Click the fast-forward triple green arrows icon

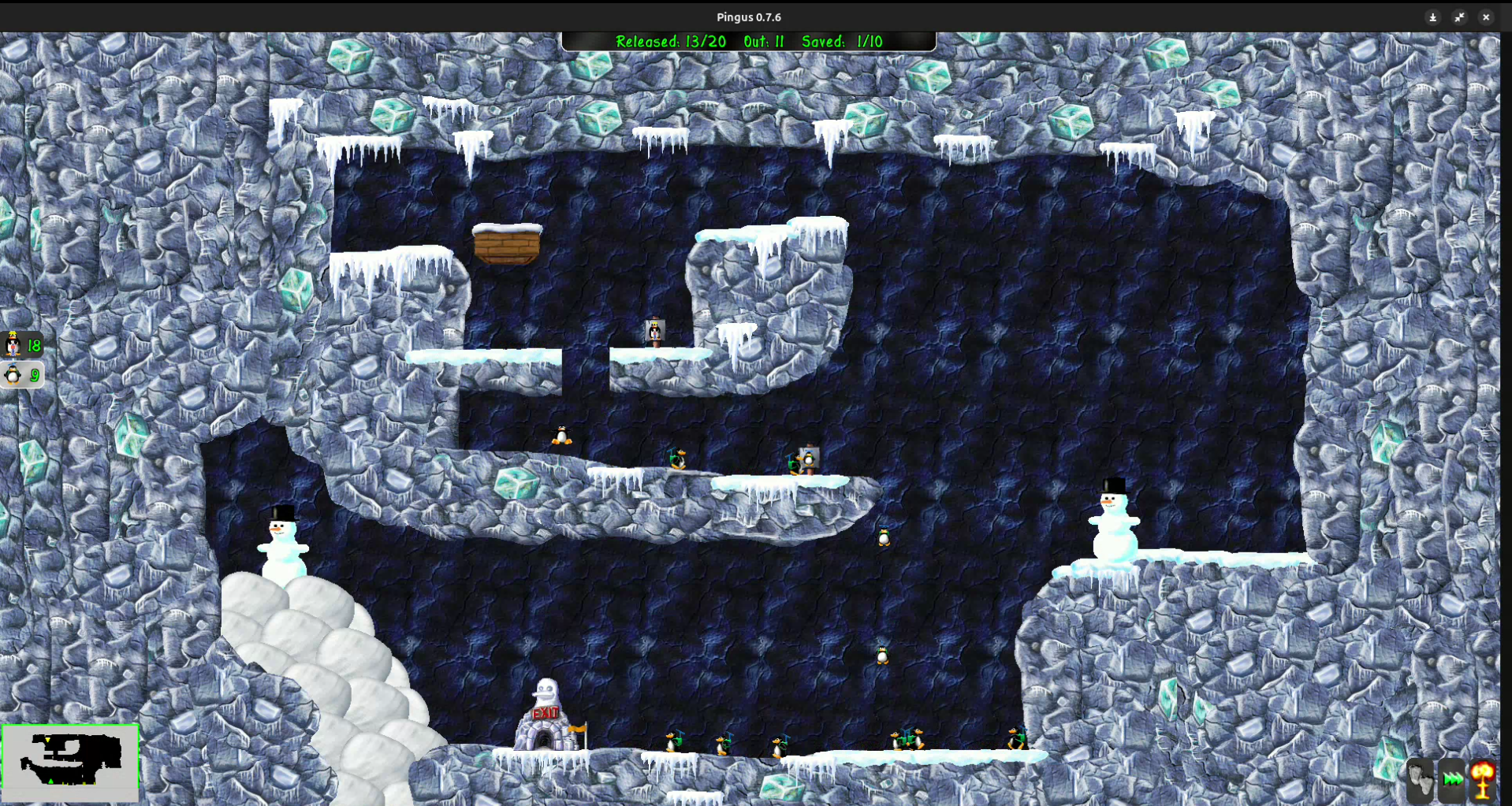click(1453, 782)
